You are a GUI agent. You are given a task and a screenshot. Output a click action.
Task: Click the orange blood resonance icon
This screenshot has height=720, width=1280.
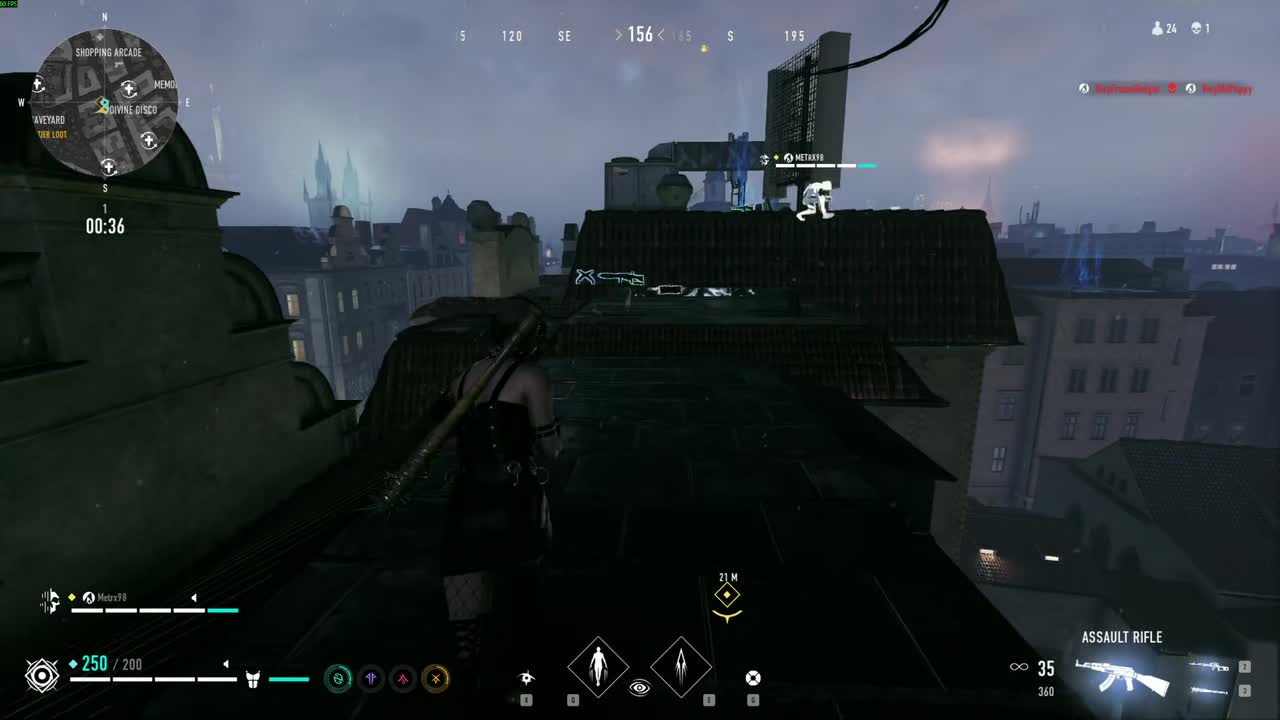(435, 679)
